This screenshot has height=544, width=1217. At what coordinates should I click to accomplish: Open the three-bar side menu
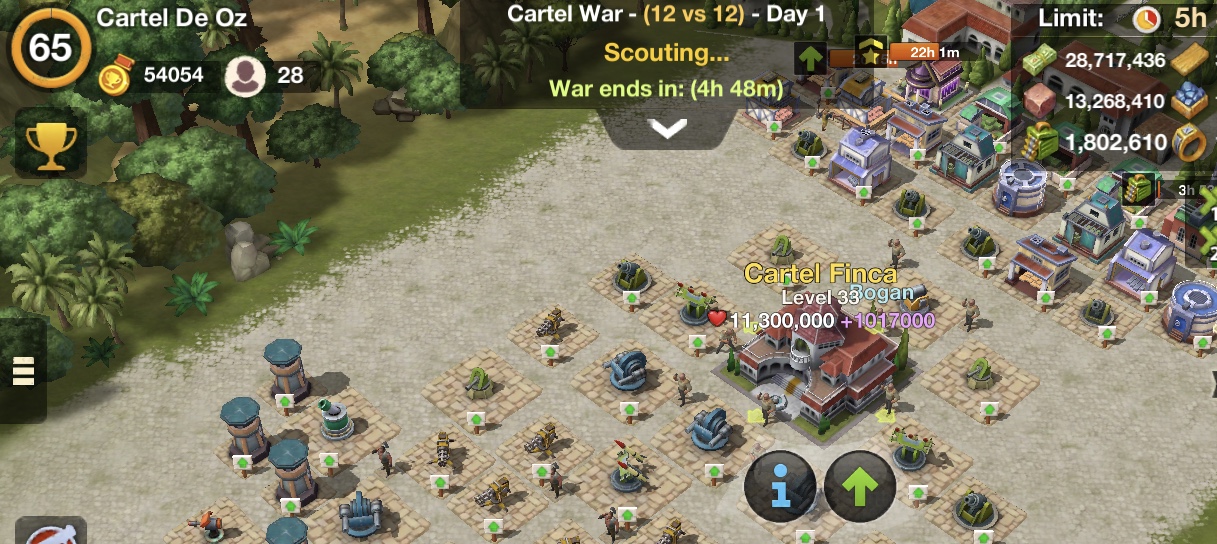[x=23, y=371]
